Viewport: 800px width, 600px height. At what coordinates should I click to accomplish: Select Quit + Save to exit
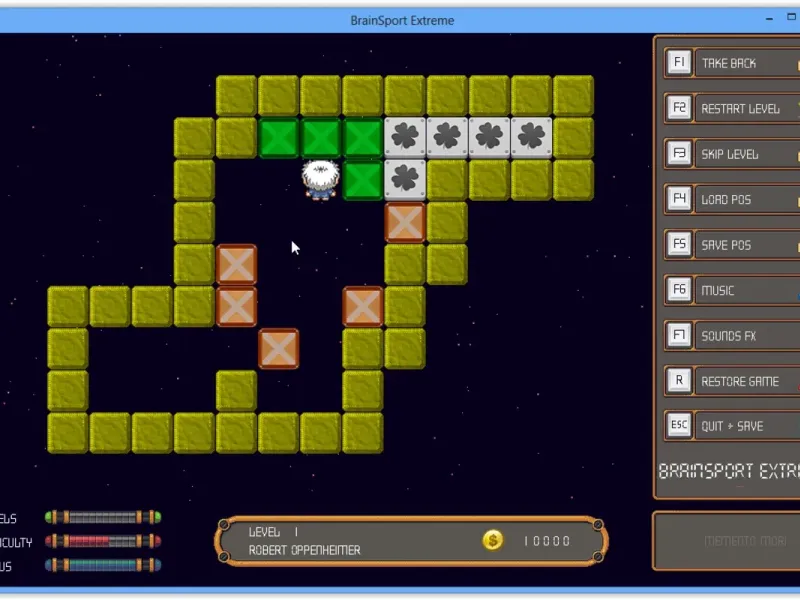pyautogui.click(x=732, y=426)
